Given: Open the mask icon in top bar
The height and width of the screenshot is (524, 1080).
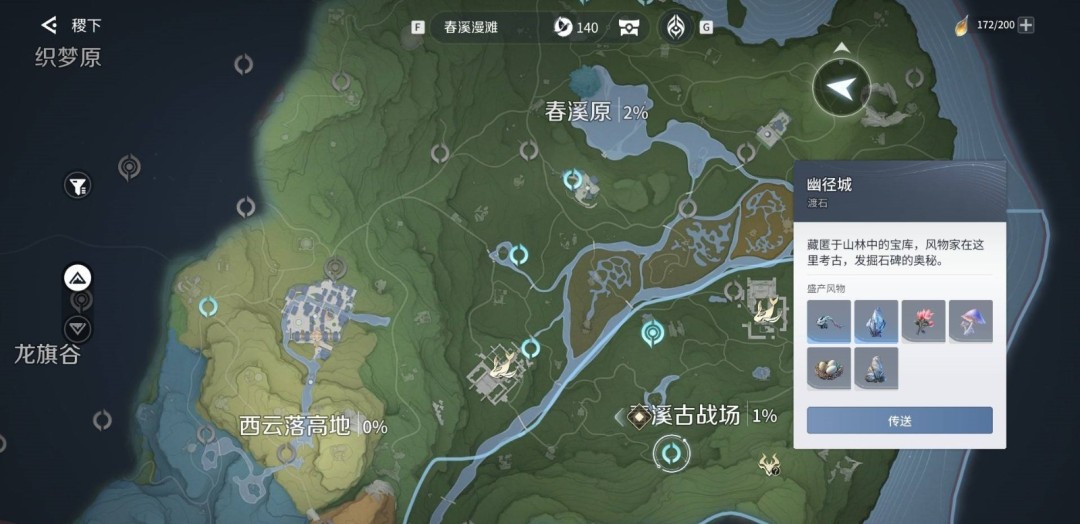Looking at the screenshot, I should pos(629,27).
